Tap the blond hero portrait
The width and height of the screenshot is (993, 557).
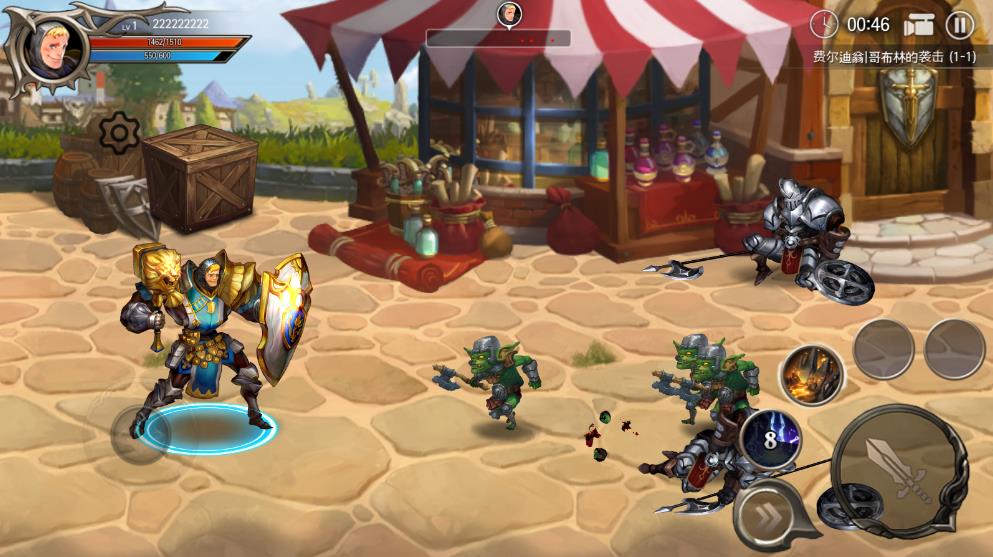coord(49,48)
